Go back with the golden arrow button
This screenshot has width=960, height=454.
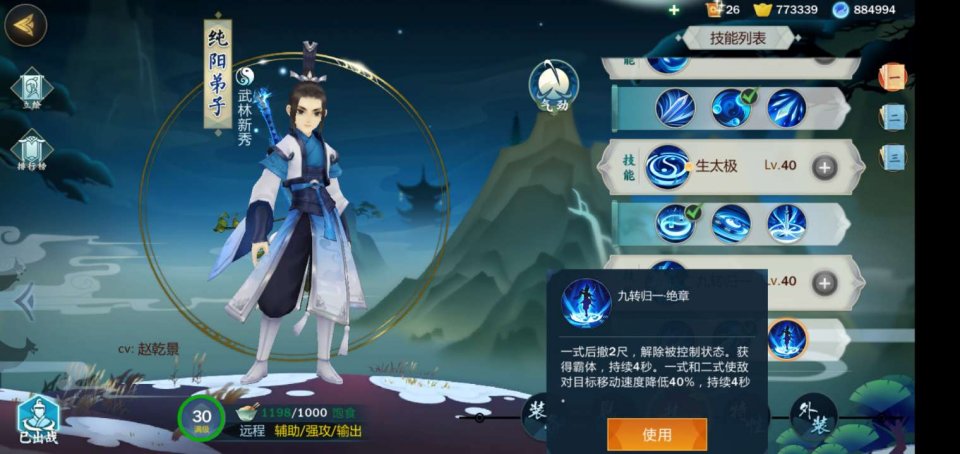click(26, 25)
